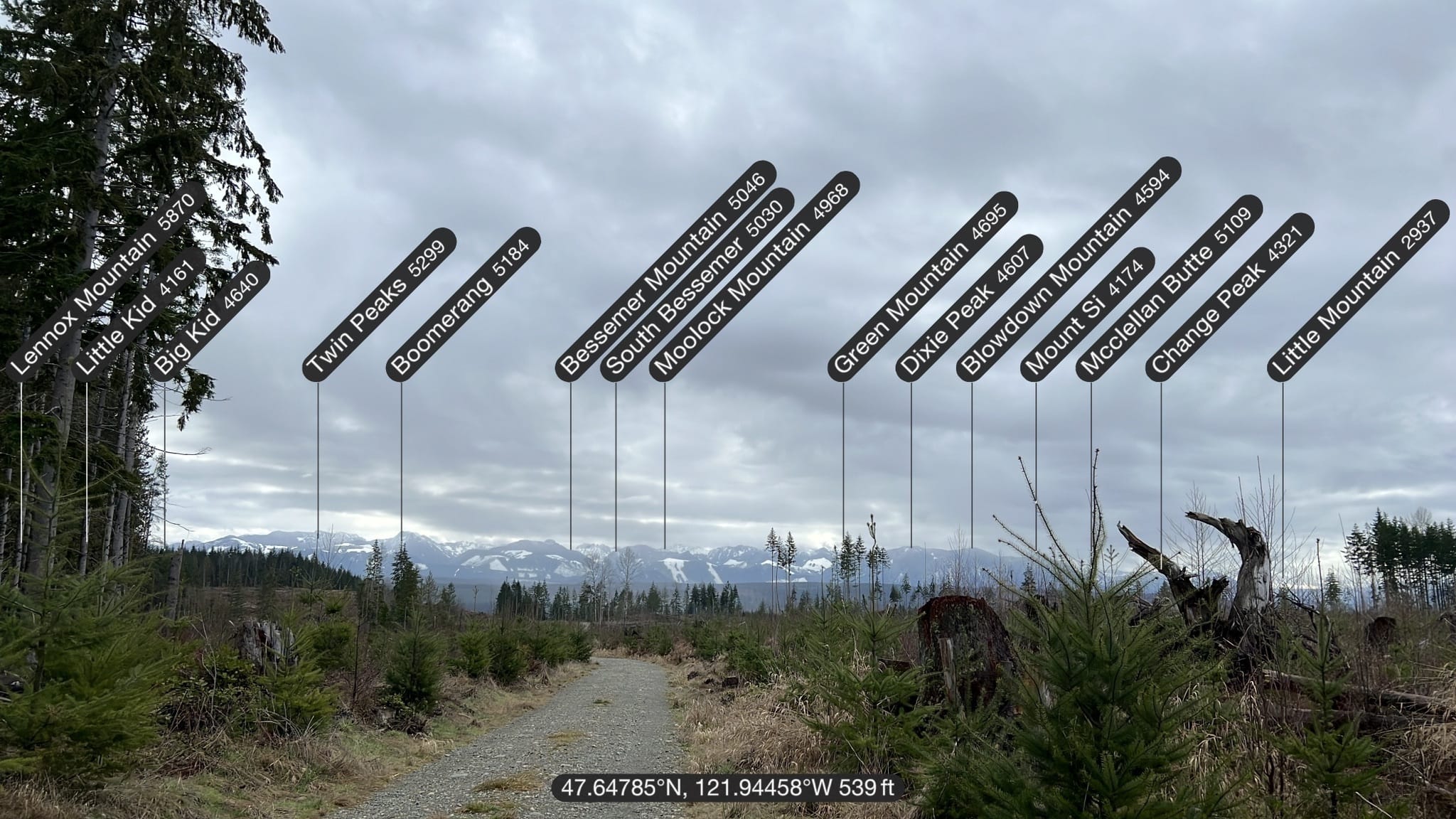Click the Bessemer Mountain 5046 label
Viewport: 1456px width, 819px height.
(x=665, y=269)
